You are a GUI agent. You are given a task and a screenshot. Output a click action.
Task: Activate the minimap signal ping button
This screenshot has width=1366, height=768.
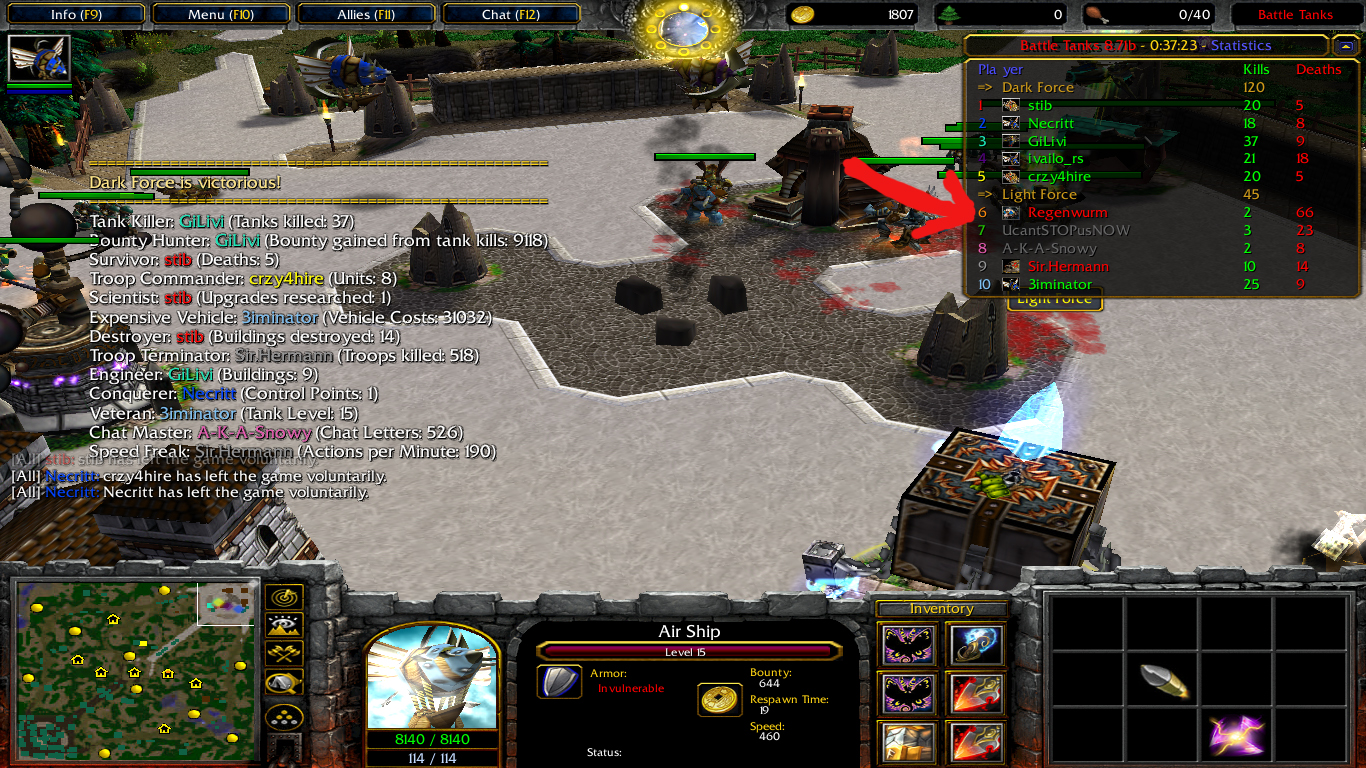coord(284,597)
